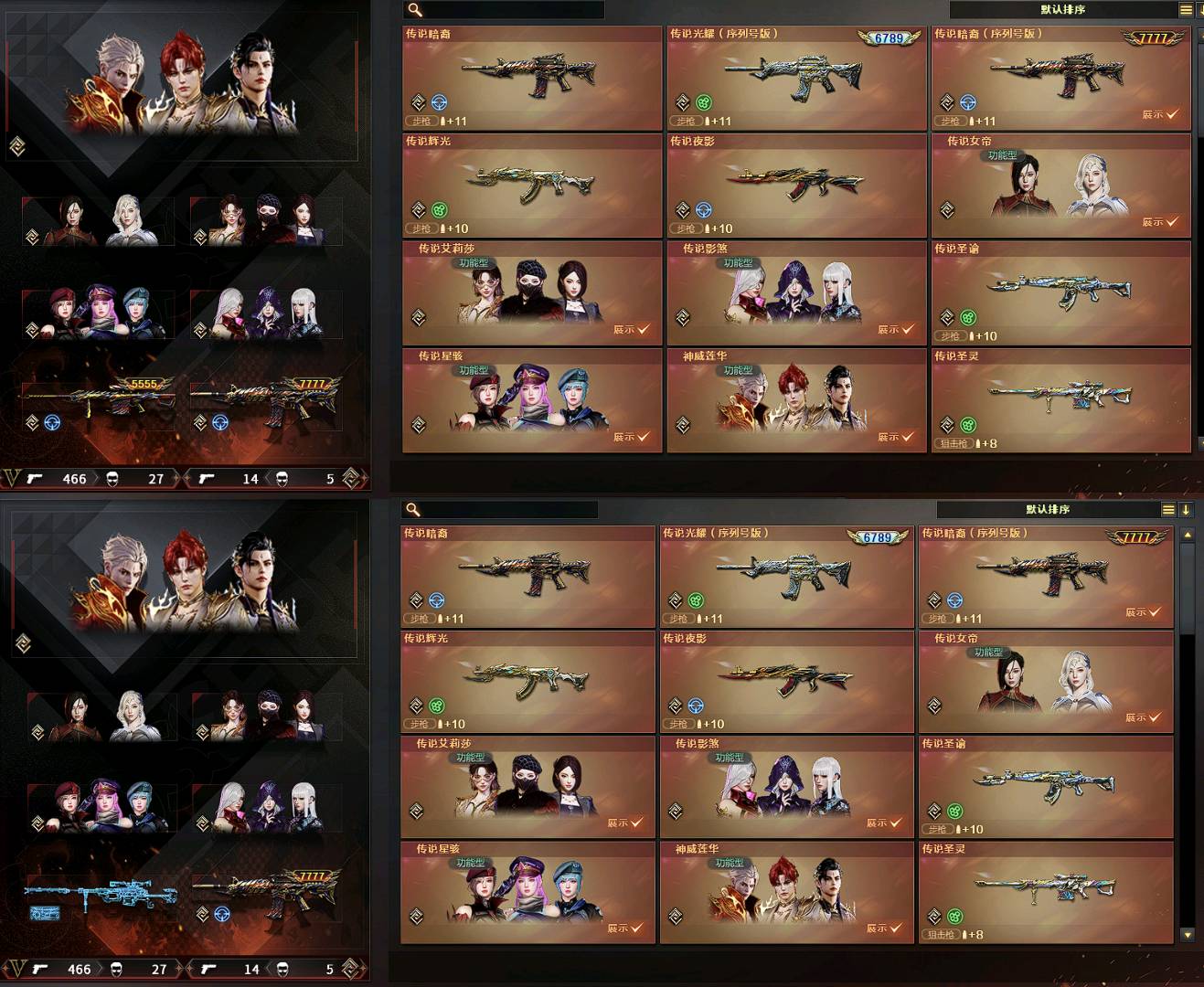This screenshot has height=987, width=1204.
Task: Select the 传说影煞 character card
Action: [x=795, y=292]
